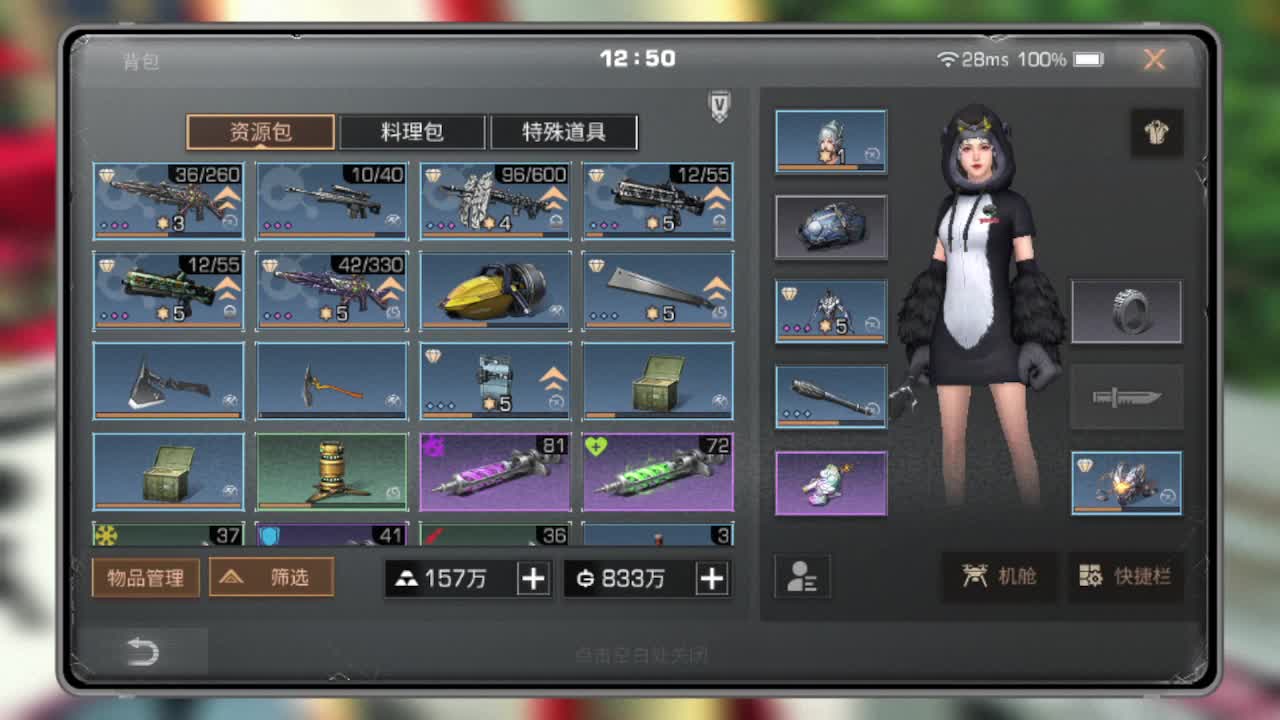Select the ring accessory slot
The width and height of the screenshot is (1280, 720).
click(1126, 311)
